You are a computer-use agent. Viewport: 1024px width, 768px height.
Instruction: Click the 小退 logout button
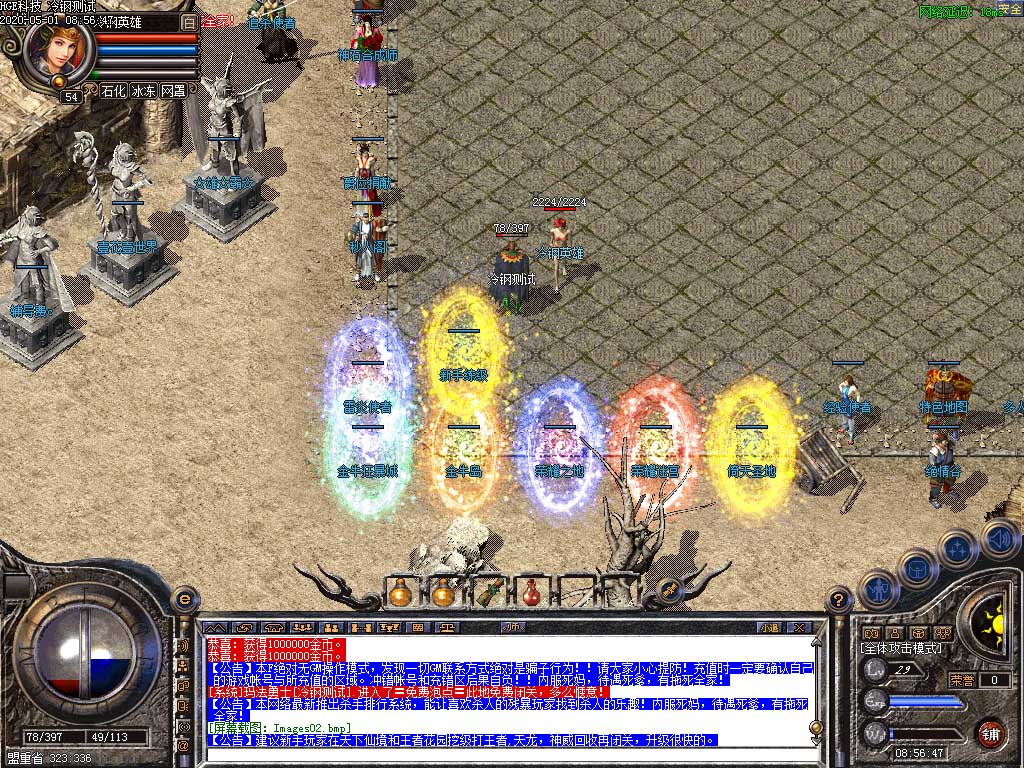pos(768,628)
